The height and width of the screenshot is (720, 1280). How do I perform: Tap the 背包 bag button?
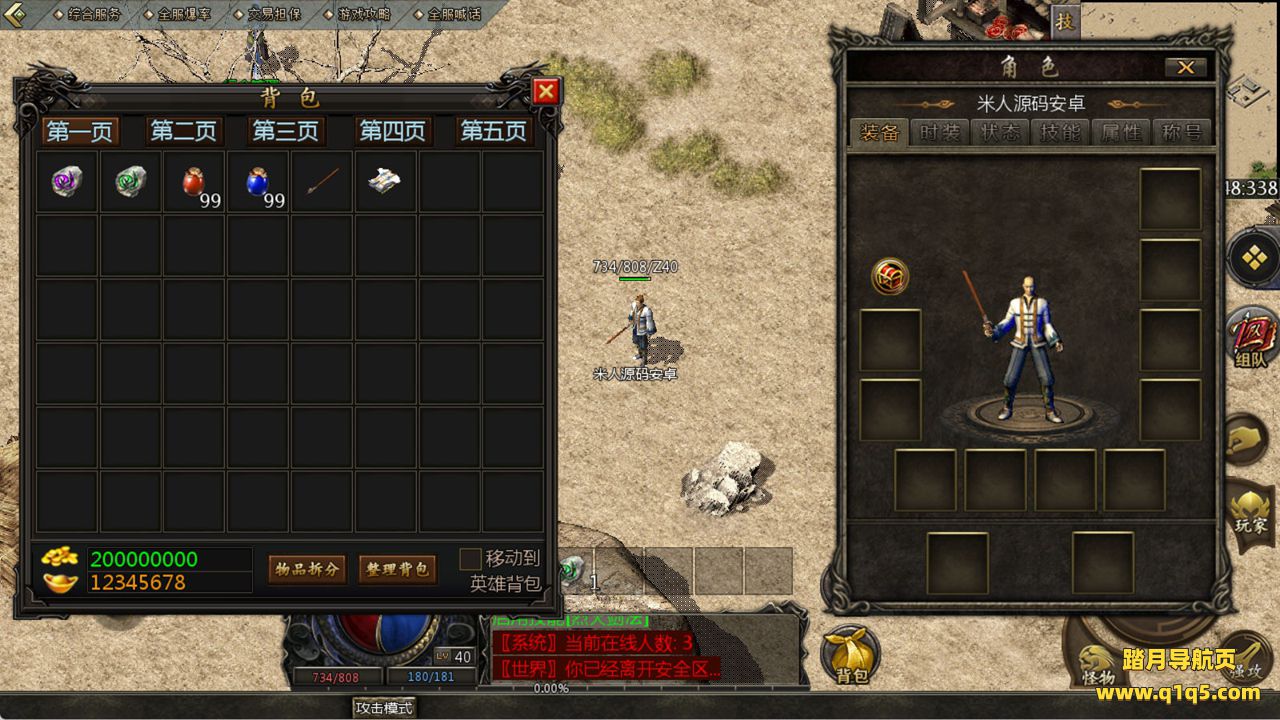[851, 657]
